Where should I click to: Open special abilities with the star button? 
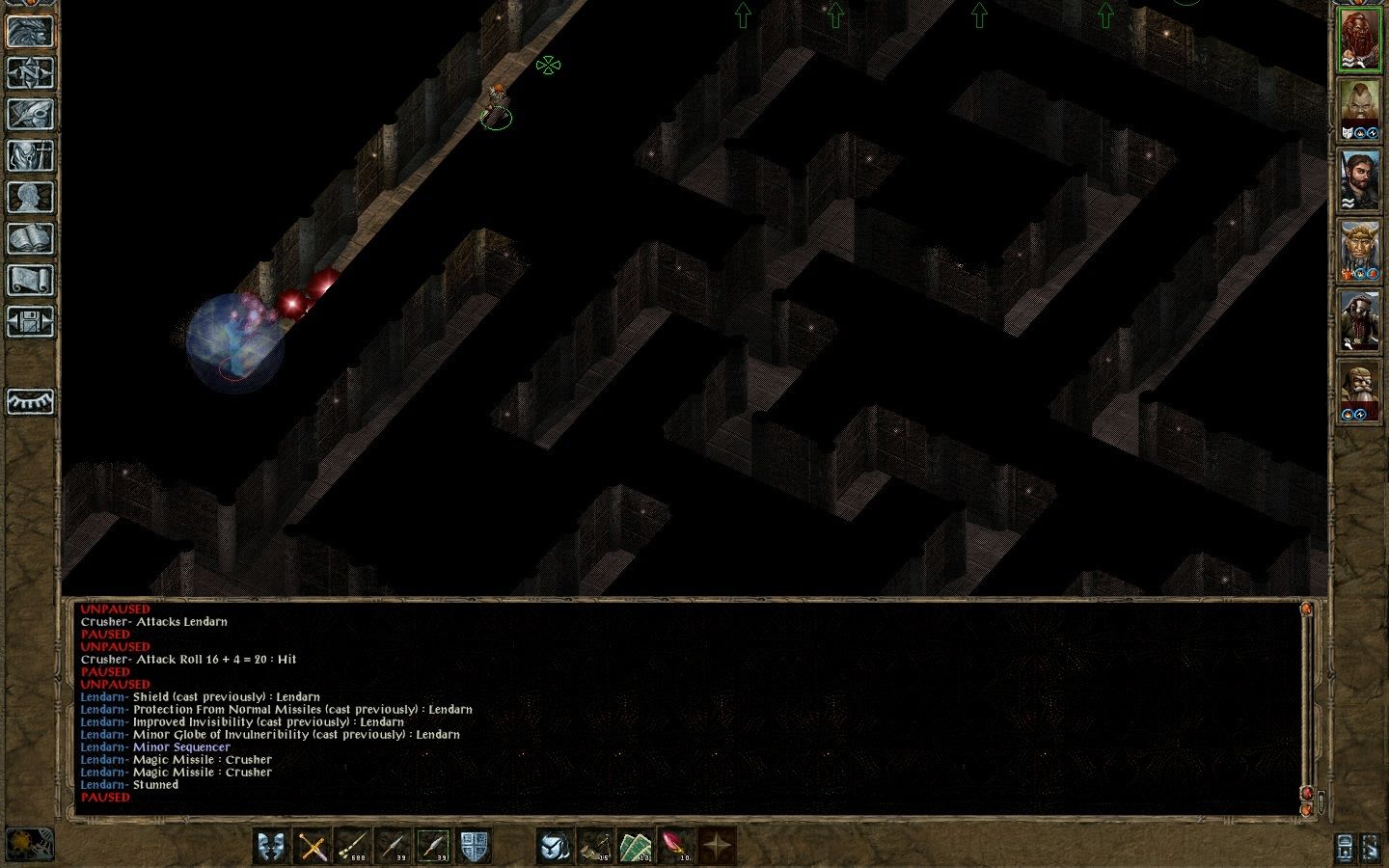coord(717,846)
